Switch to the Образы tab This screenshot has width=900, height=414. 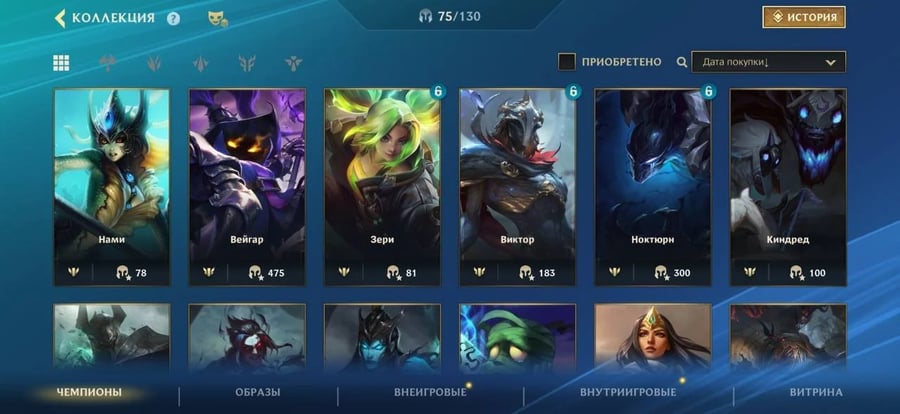coord(258,392)
